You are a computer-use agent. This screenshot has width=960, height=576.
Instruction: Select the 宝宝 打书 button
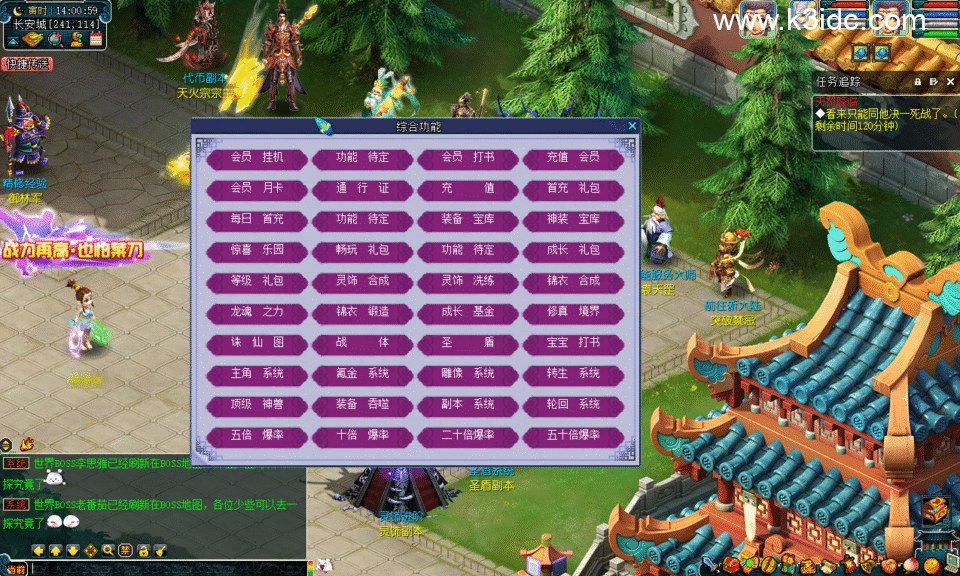click(x=573, y=343)
